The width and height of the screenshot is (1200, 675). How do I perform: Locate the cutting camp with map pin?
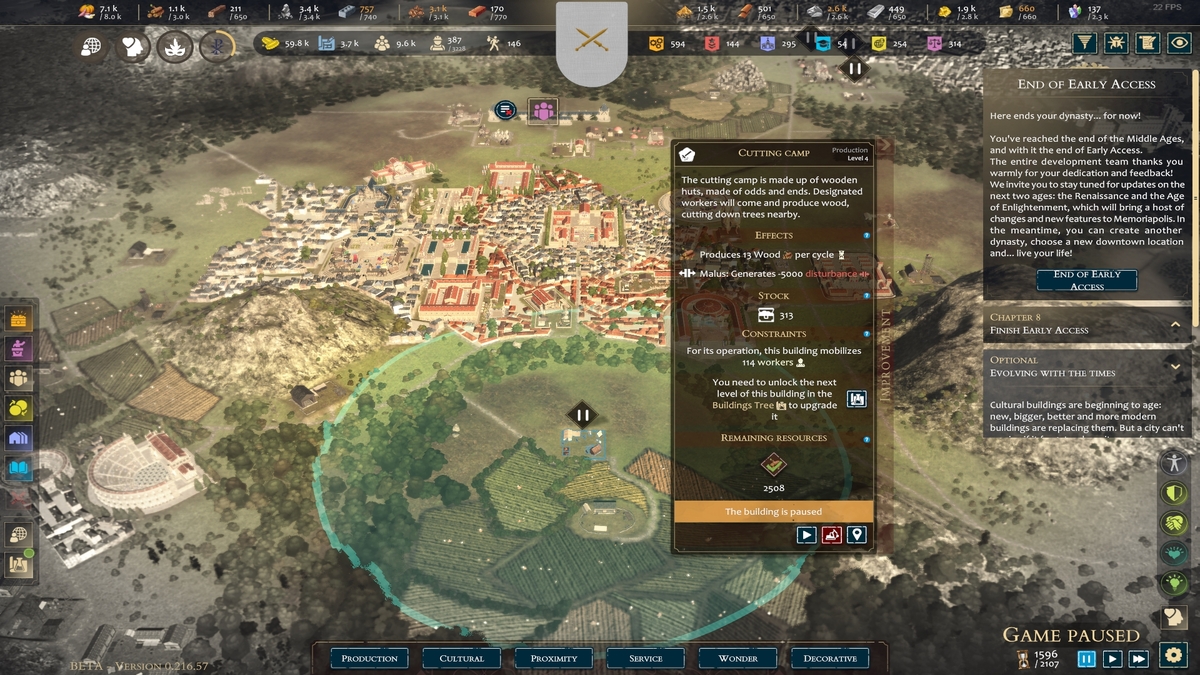856,535
